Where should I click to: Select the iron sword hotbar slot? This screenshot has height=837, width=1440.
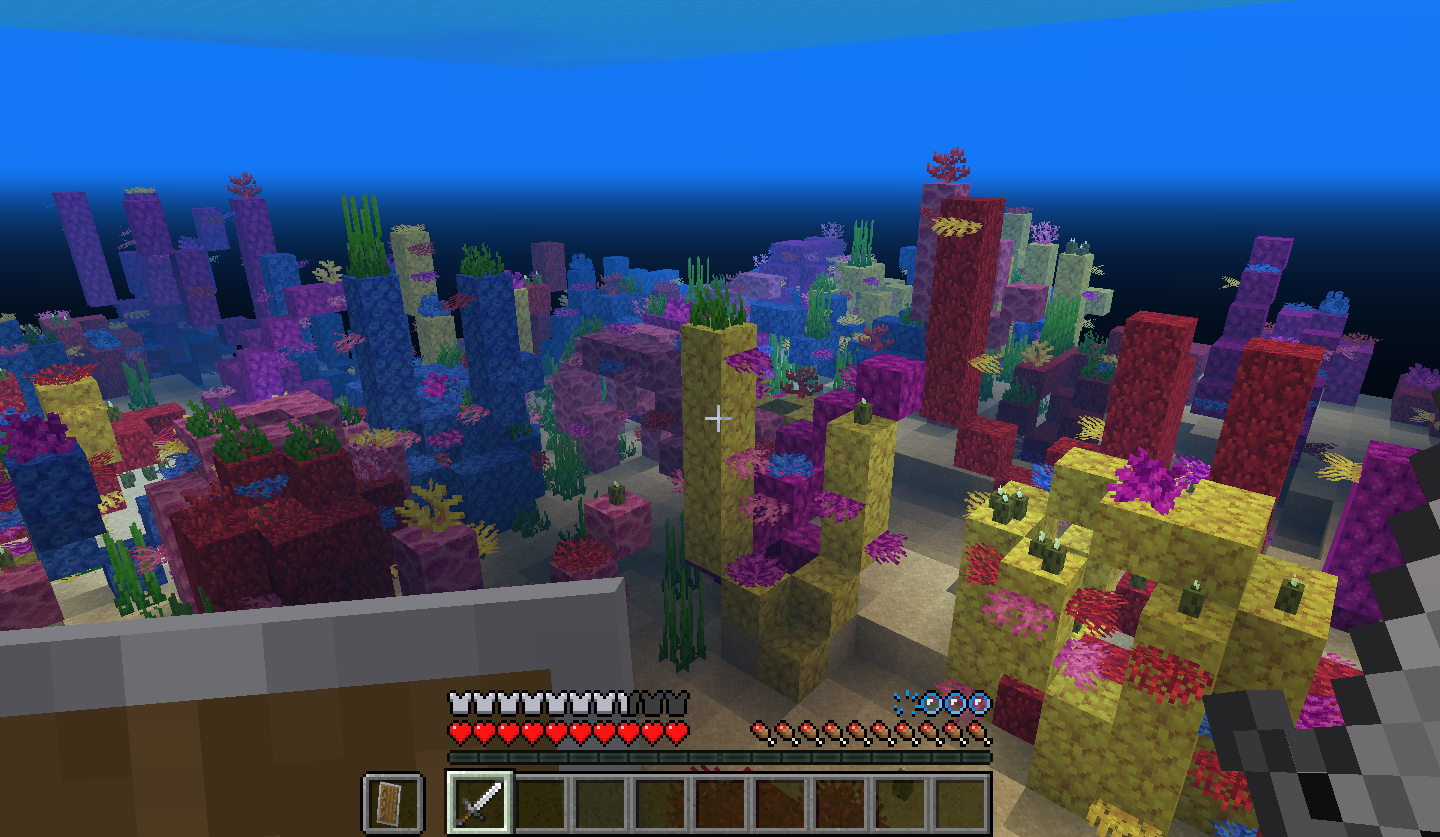tap(480, 802)
